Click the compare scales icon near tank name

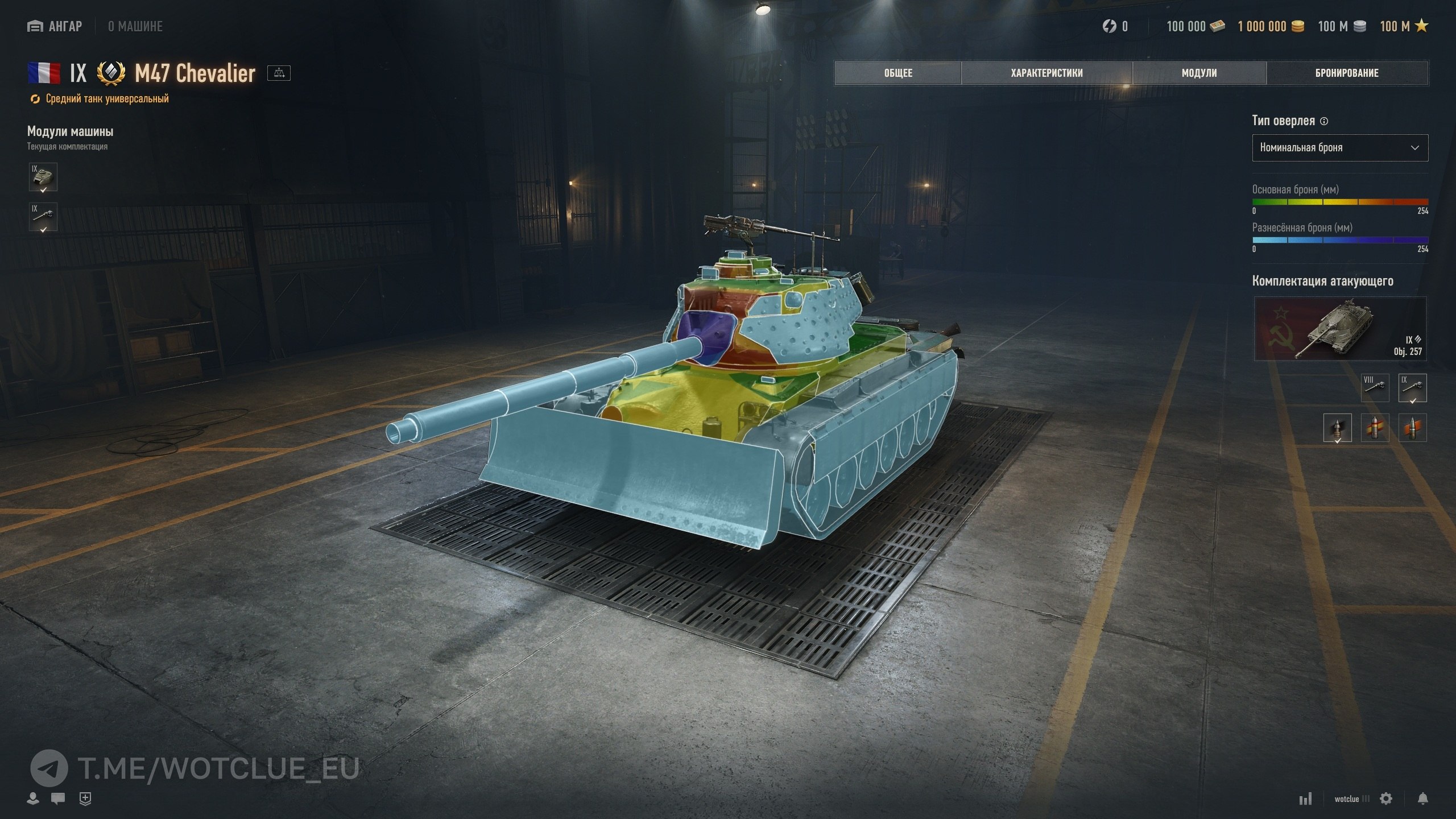tap(279, 73)
